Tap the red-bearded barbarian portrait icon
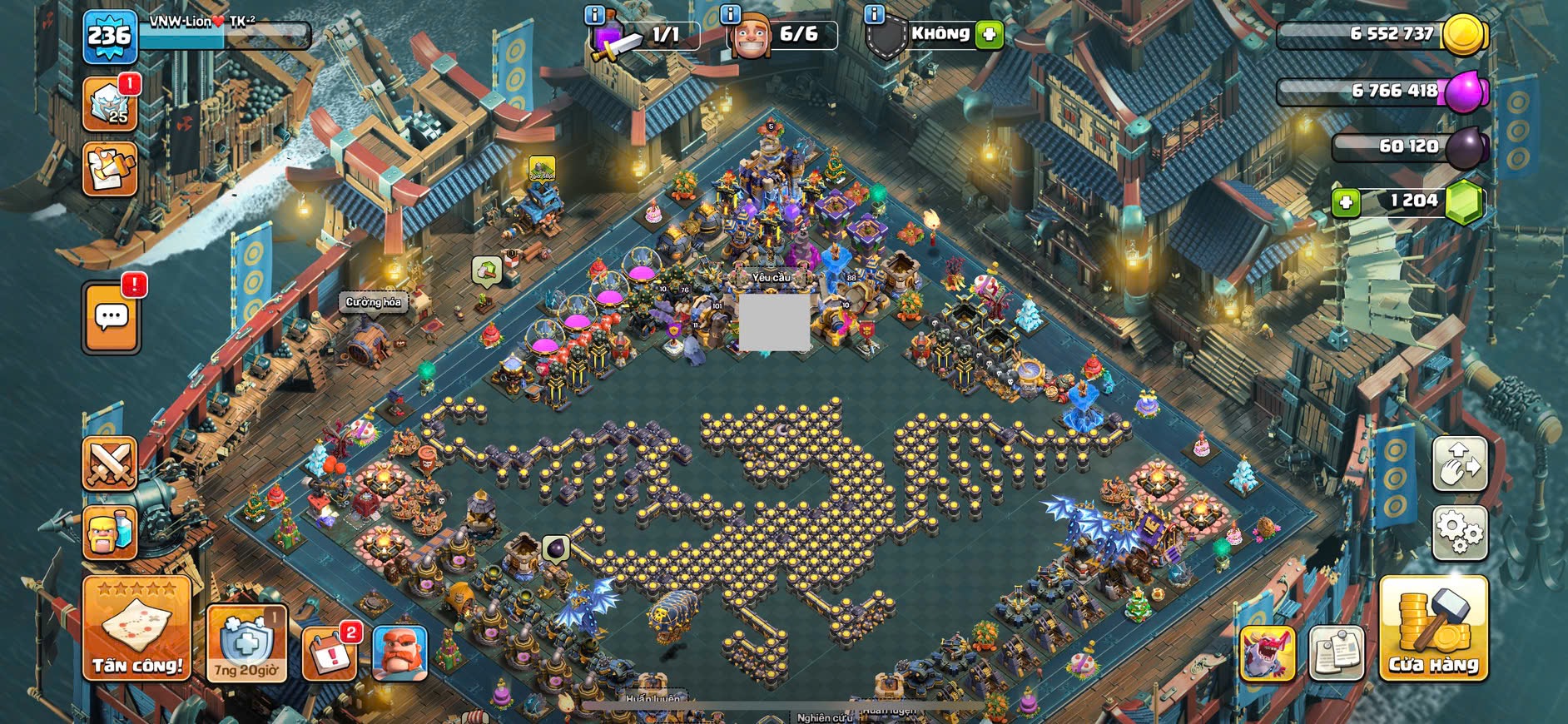The height and width of the screenshot is (724, 1568). (x=399, y=652)
